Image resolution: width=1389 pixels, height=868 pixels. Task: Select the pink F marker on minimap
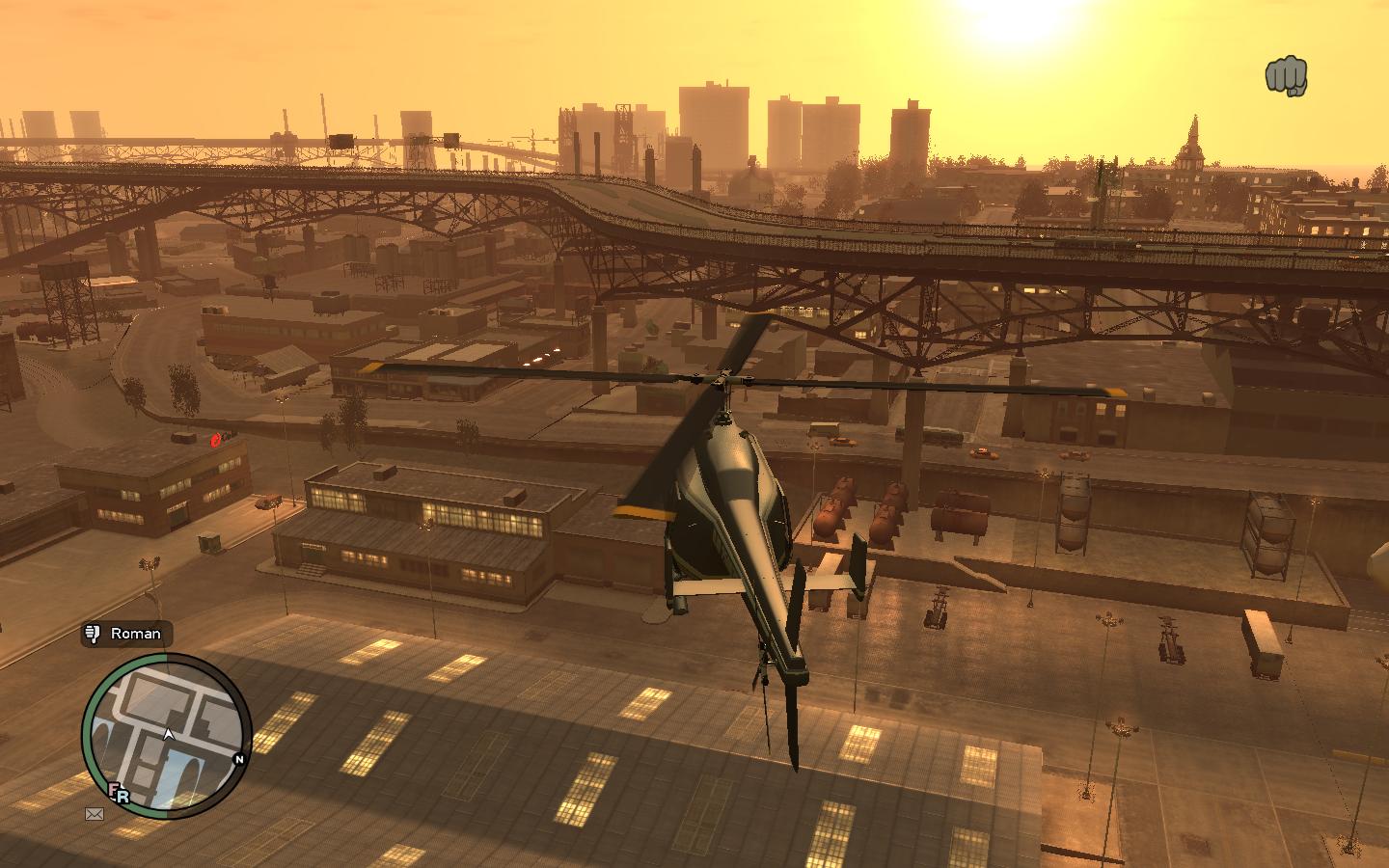(114, 790)
